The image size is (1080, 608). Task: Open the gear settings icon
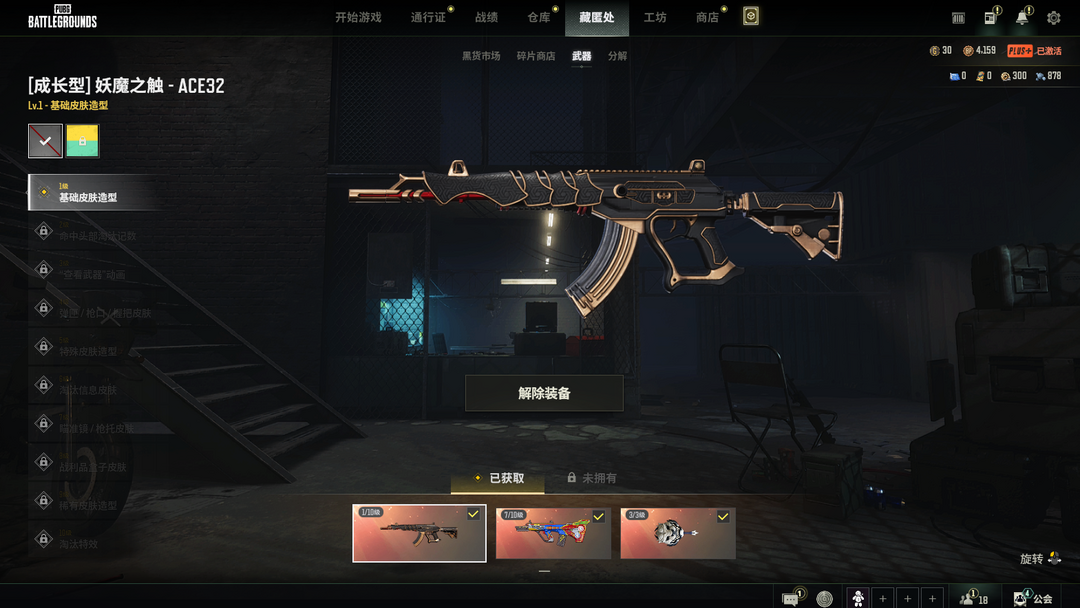pos(1053,18)
